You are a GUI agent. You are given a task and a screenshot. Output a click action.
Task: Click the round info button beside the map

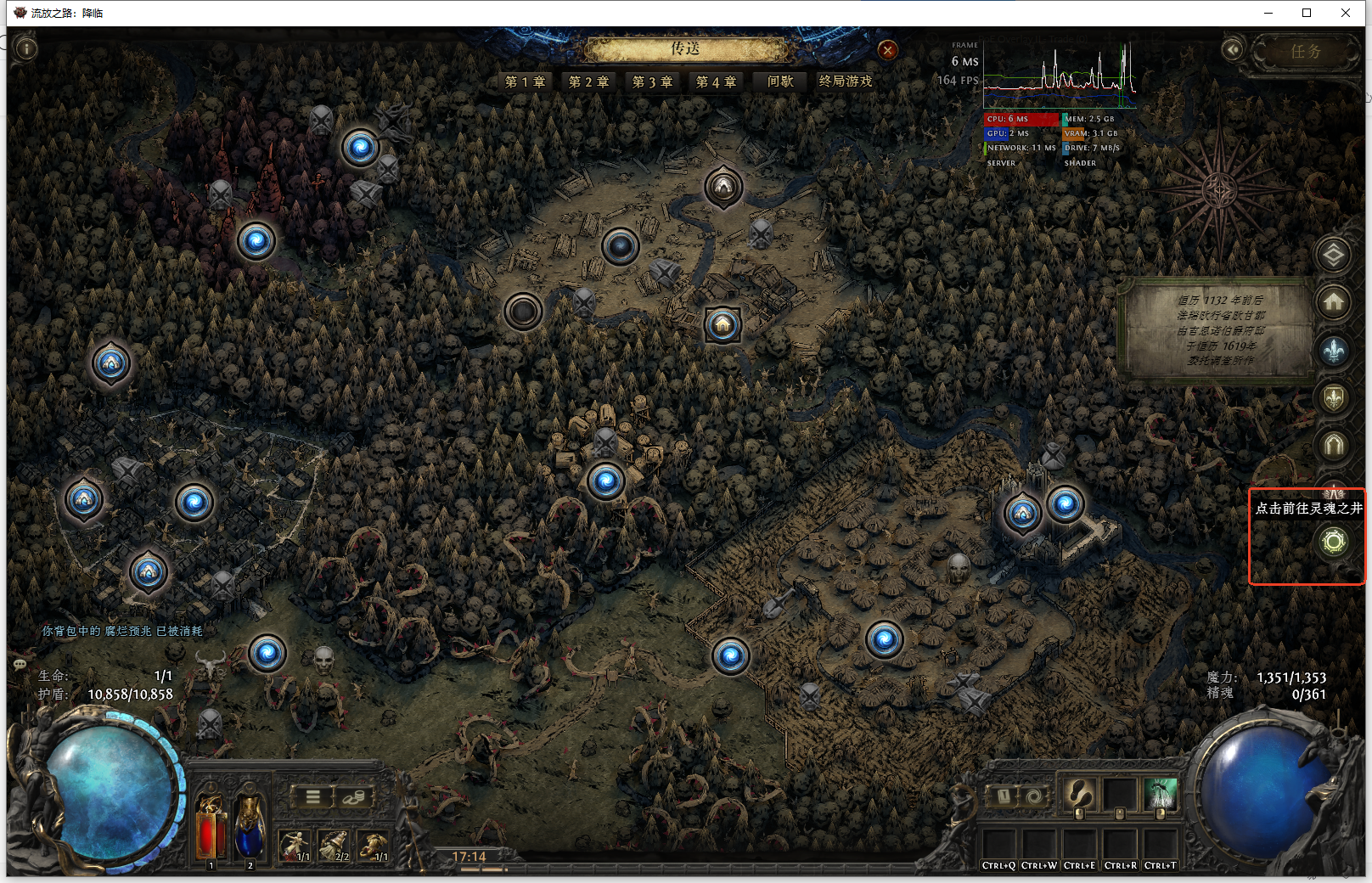click(x=26, y=49)
